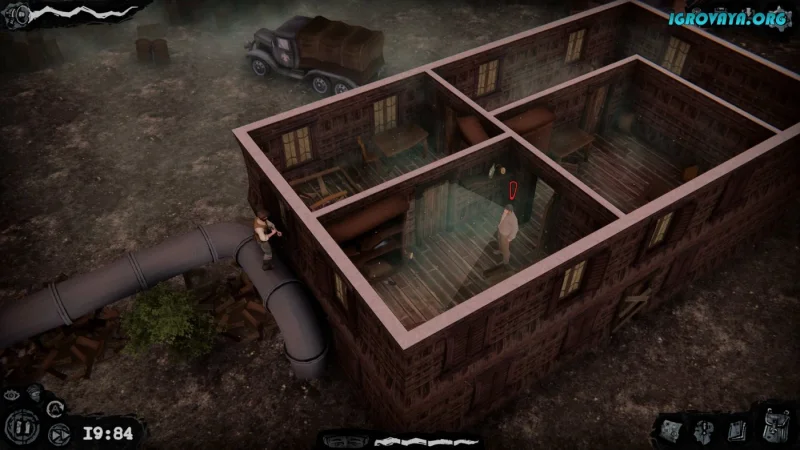The width and height of the screenshot is (800, 450).
Task: Open the backpack inventory
Action: (775, 428)
